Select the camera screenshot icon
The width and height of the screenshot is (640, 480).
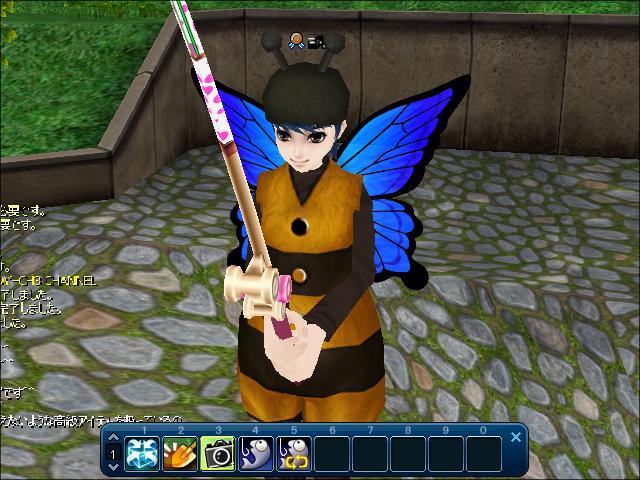click(219, 453)
